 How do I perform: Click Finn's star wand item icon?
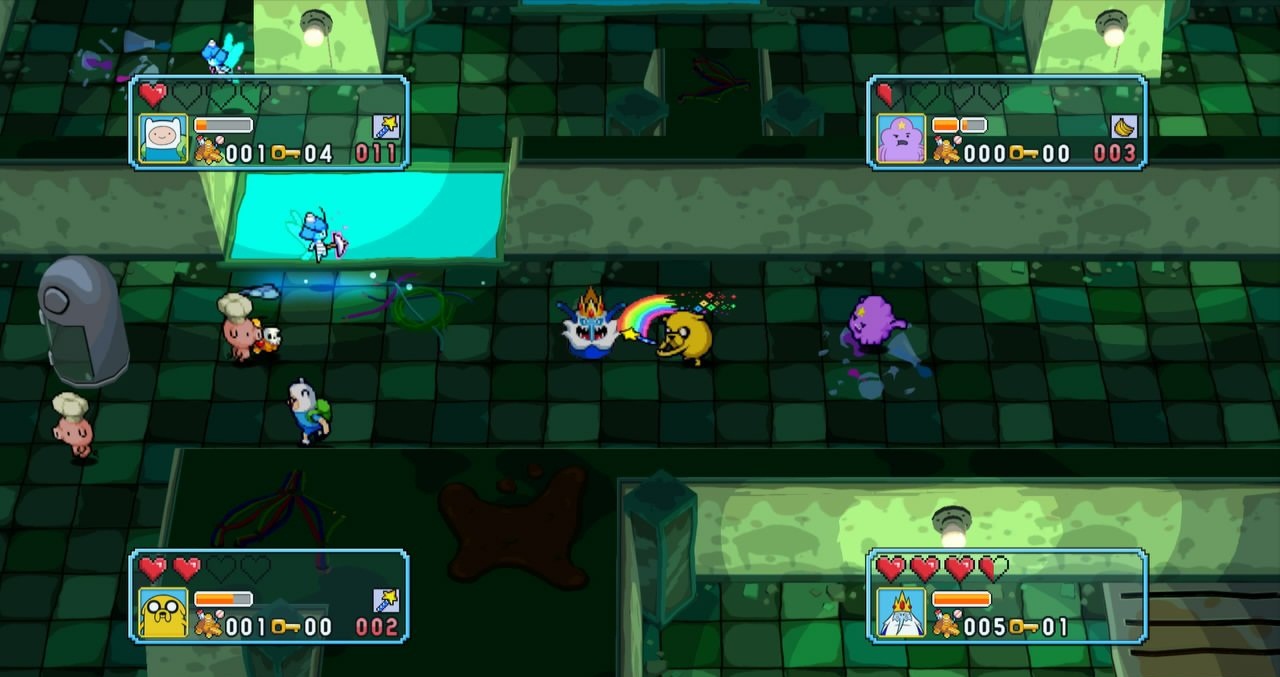386,126
